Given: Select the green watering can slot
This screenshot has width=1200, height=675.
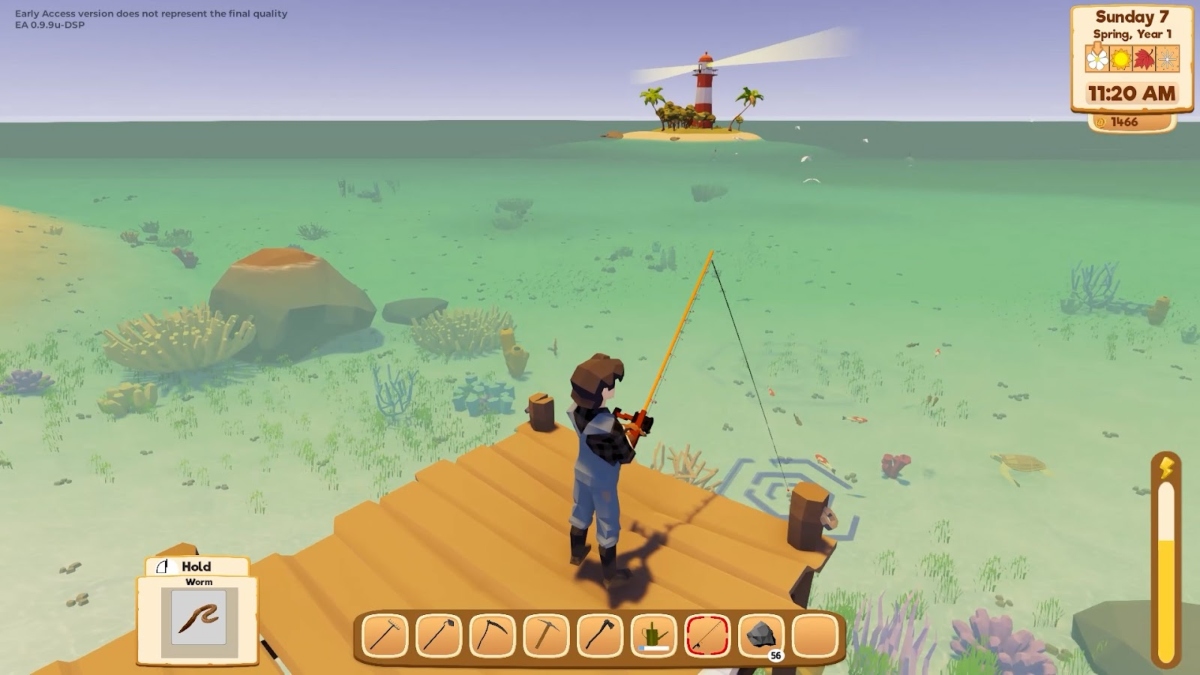Looking at the screenshot, I should pos(654,636).
